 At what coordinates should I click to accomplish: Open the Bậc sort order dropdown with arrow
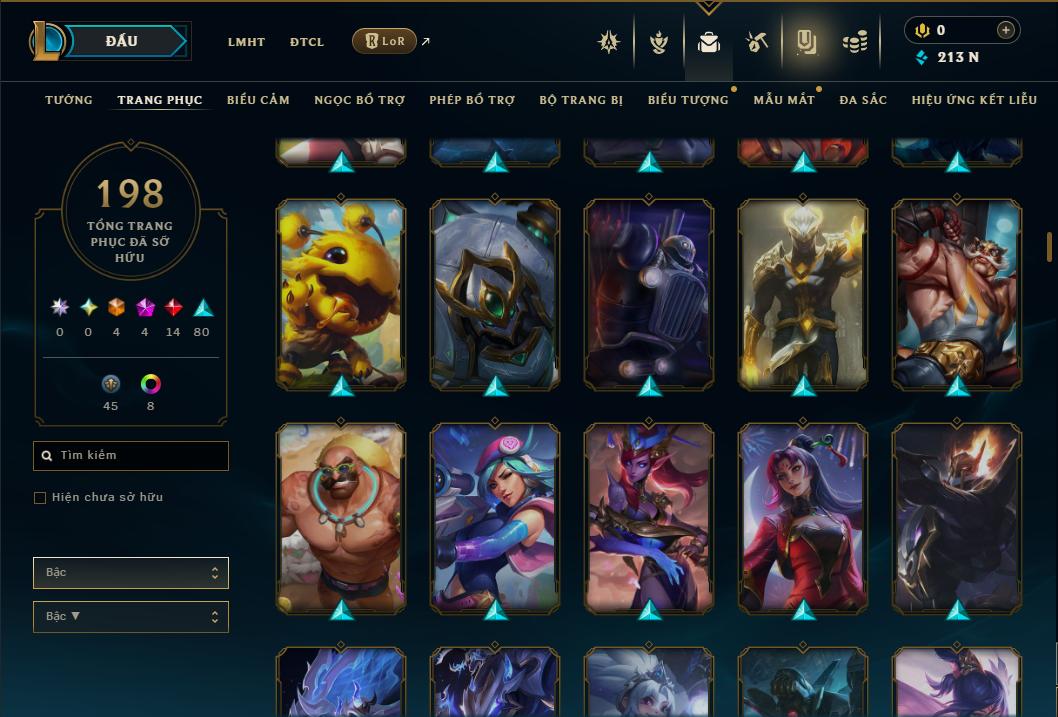pos(131,617)
